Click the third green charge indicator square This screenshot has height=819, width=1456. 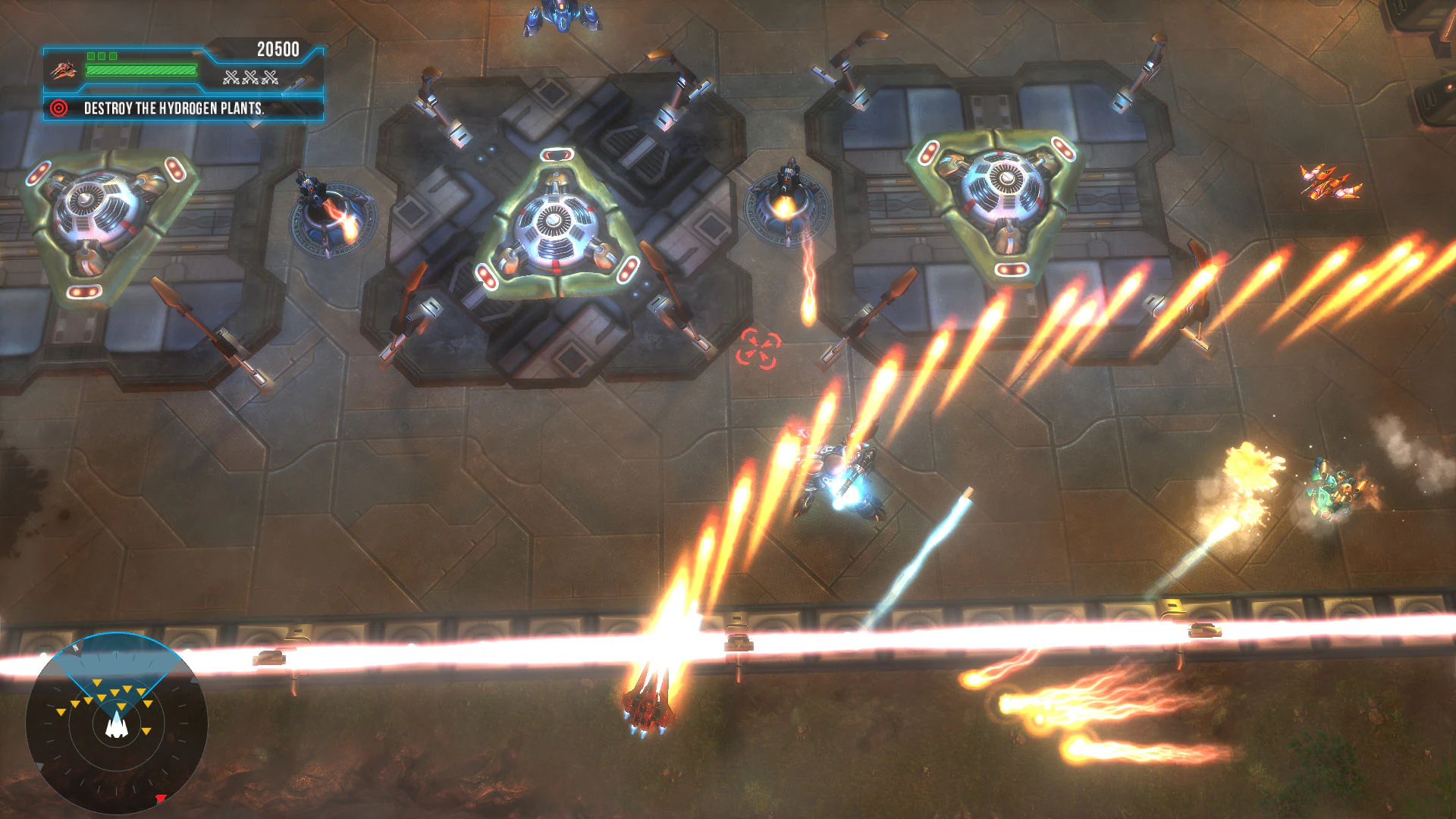point(114,55)
